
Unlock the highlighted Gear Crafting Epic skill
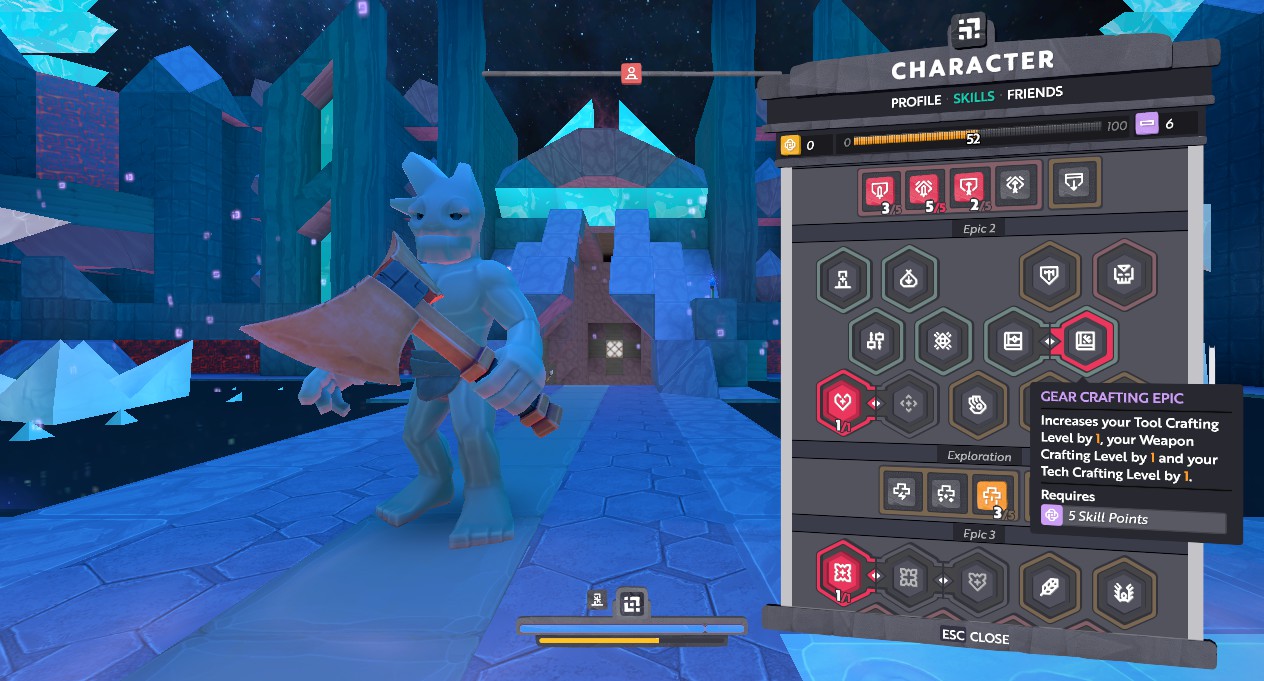click(x=1085, y=341)
